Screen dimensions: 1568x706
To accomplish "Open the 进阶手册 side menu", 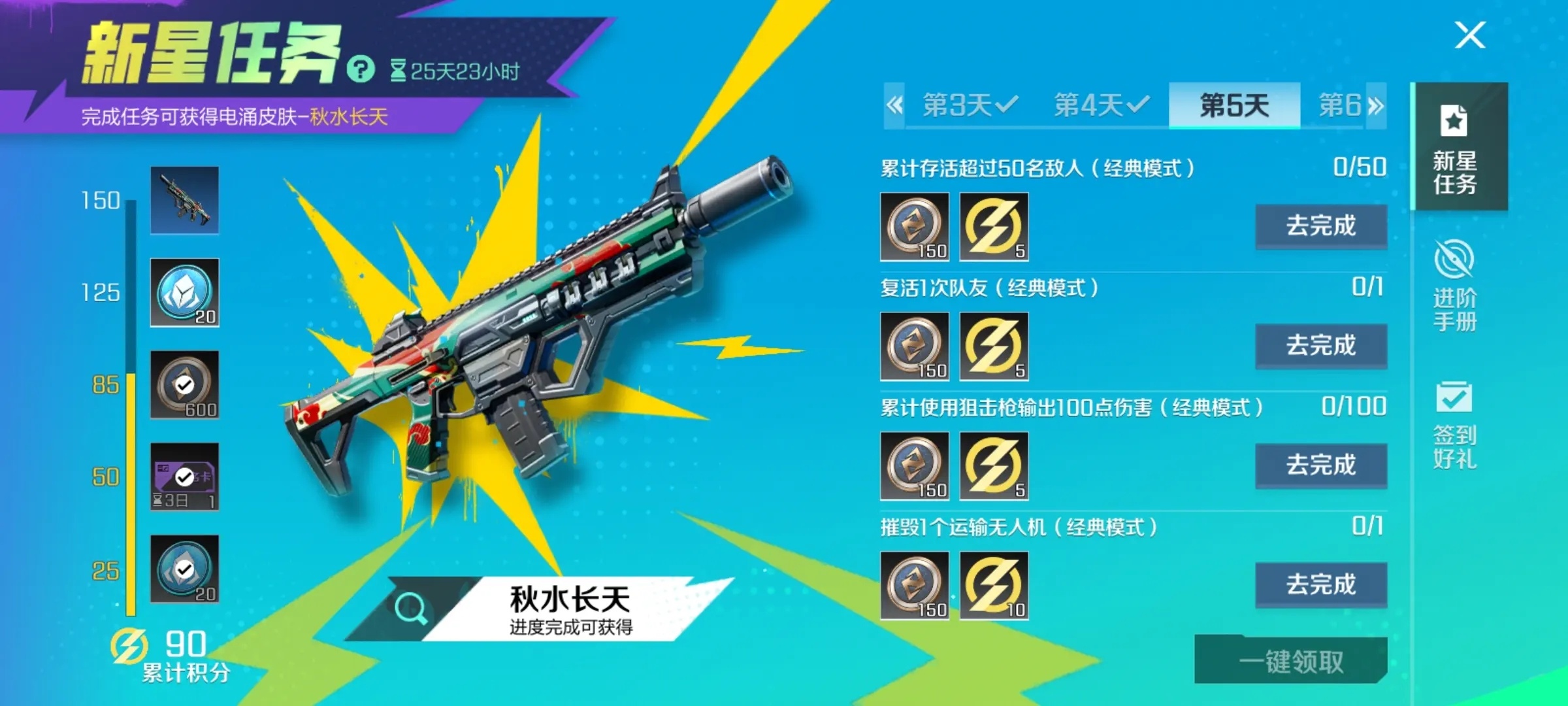I will [1455, 286].
